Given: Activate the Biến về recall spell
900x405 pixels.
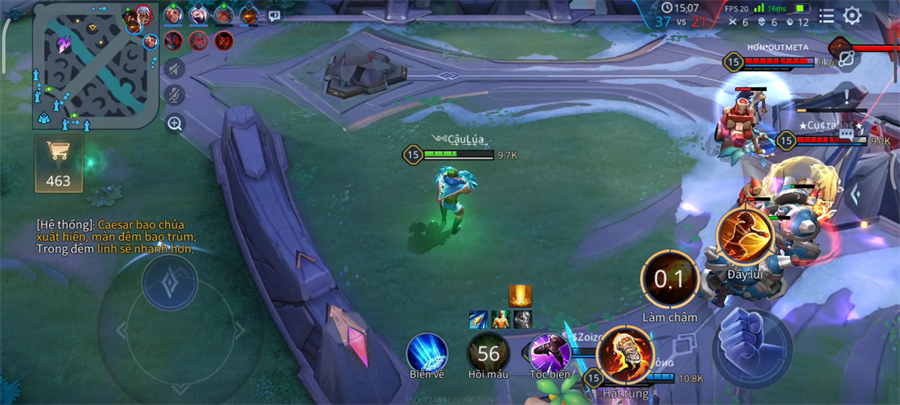Looking at the screenshot, I should 427,353.
